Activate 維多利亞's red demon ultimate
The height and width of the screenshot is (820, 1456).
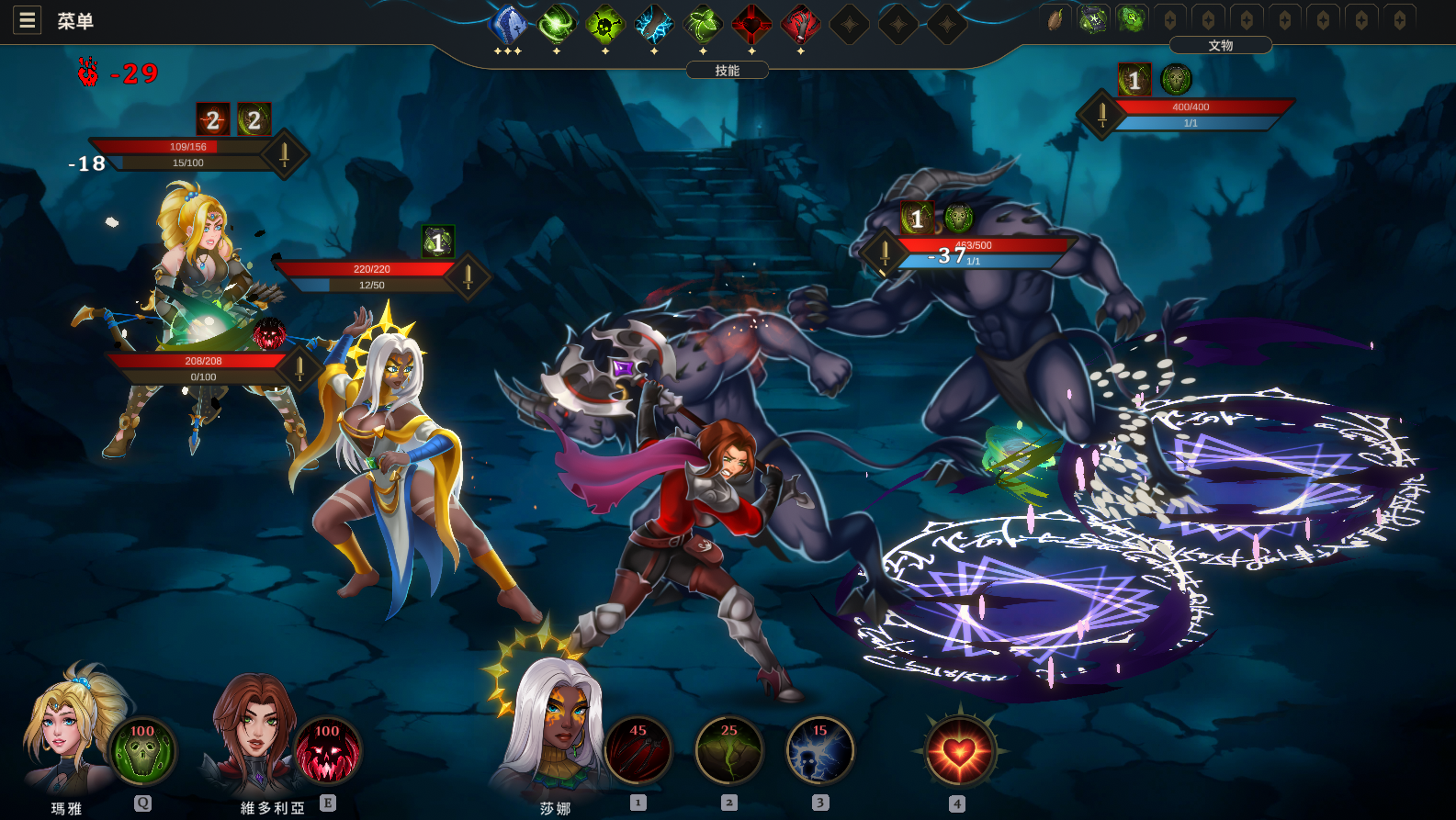click(x=328, y=750)
